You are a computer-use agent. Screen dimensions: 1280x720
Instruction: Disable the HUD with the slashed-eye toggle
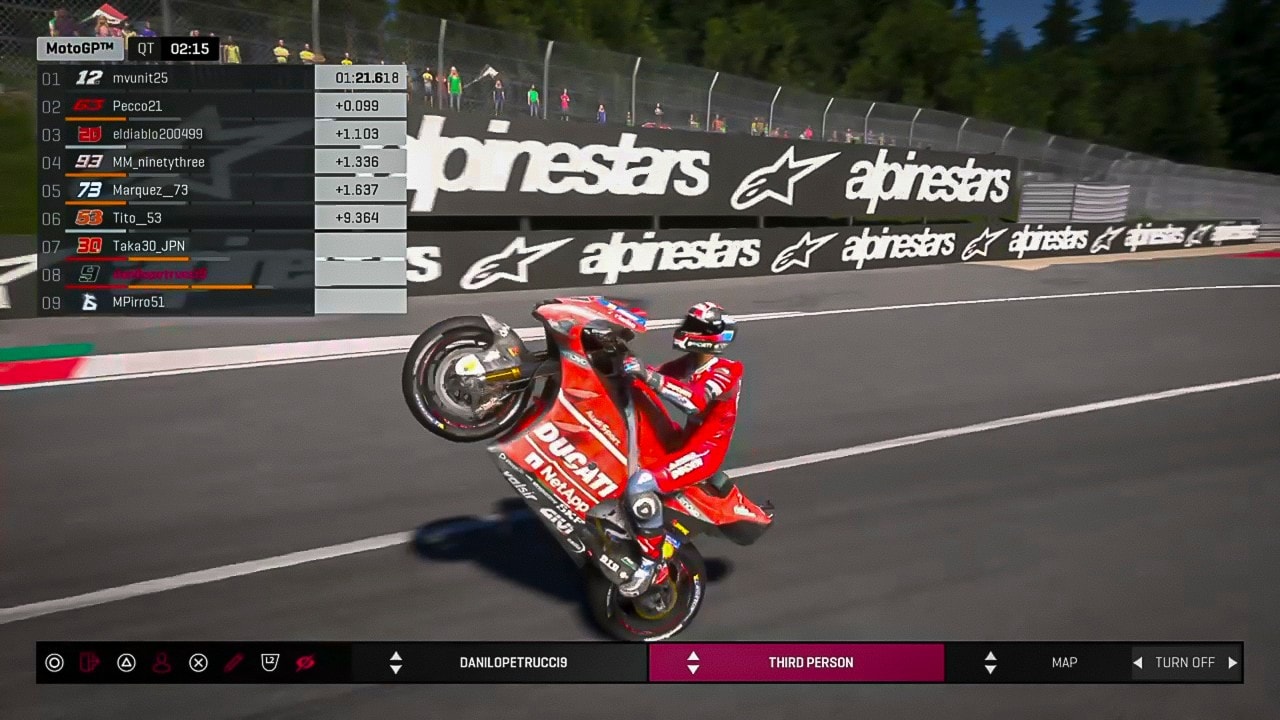[304, 662]
